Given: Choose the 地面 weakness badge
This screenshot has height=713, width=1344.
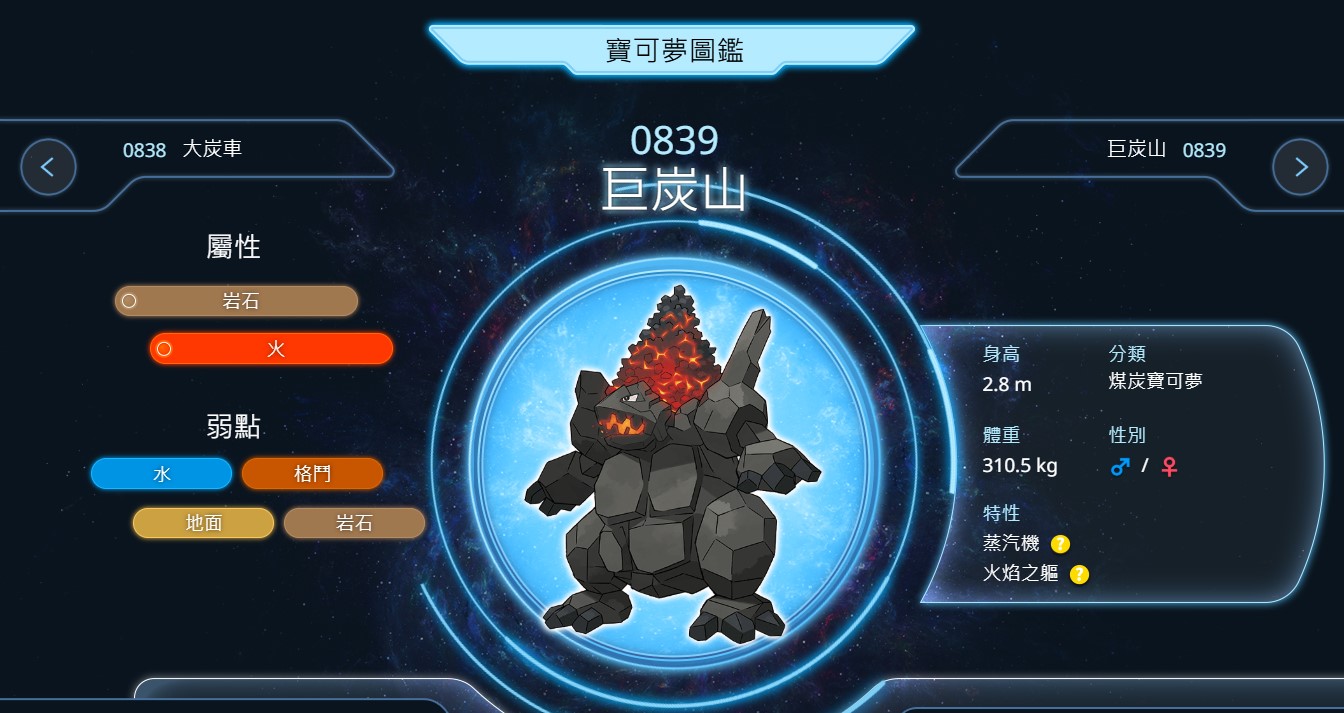Looking at the screenshot, I should click(203, 523).
